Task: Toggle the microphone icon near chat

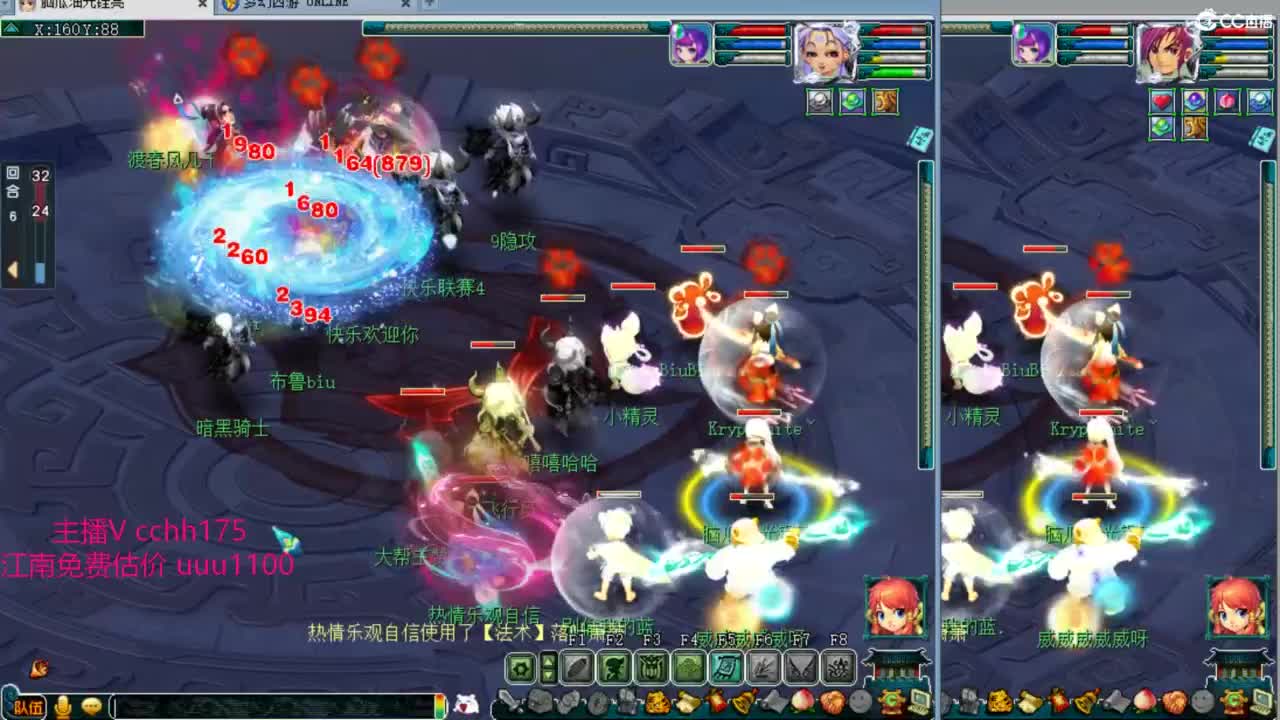Action: tap(62, 705)
